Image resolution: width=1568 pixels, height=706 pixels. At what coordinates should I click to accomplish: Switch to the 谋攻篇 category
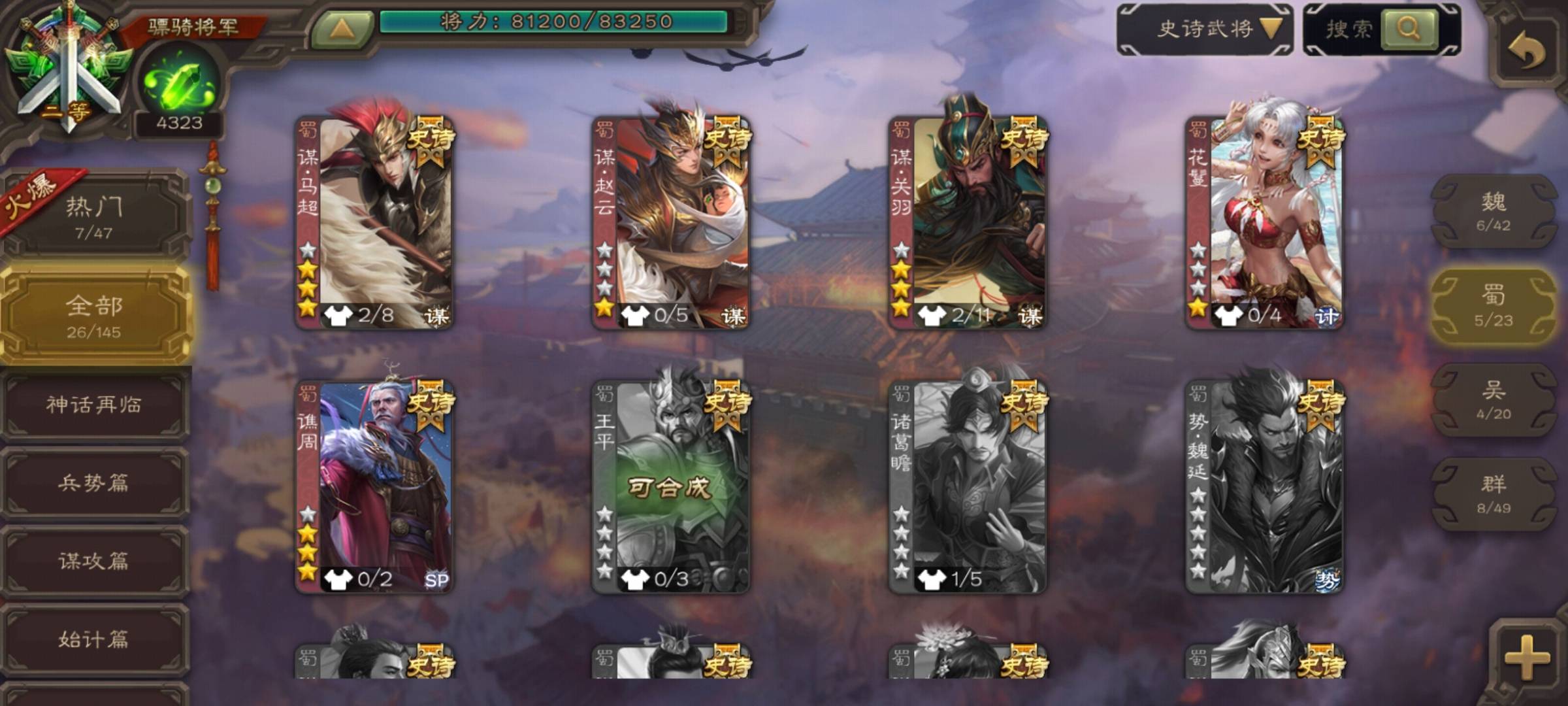94,562
